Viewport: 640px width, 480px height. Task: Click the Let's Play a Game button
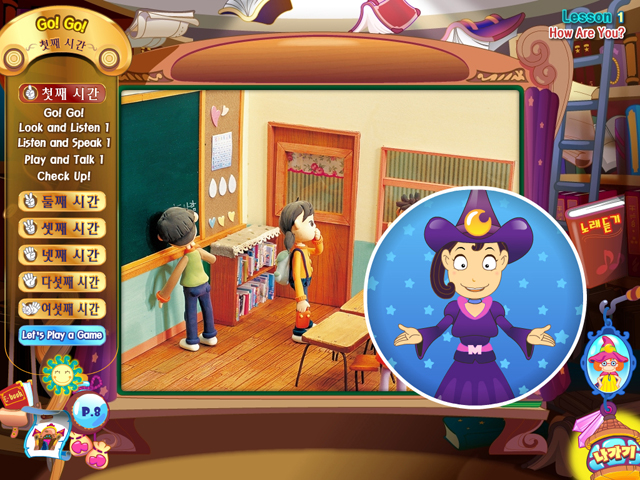click(62, 335)
